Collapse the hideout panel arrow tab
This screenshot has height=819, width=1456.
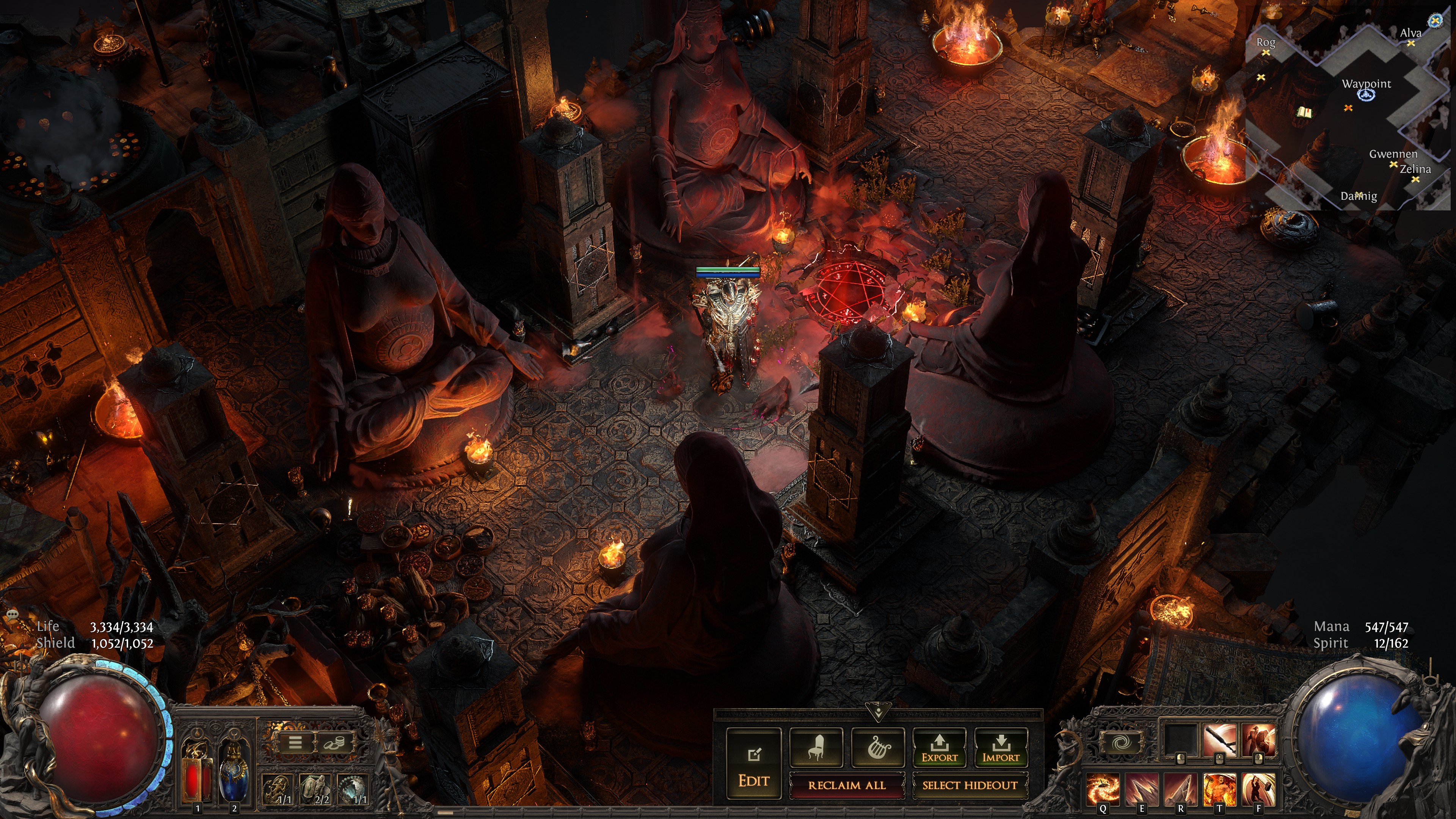pyautogui.click(x=878, y=712)
